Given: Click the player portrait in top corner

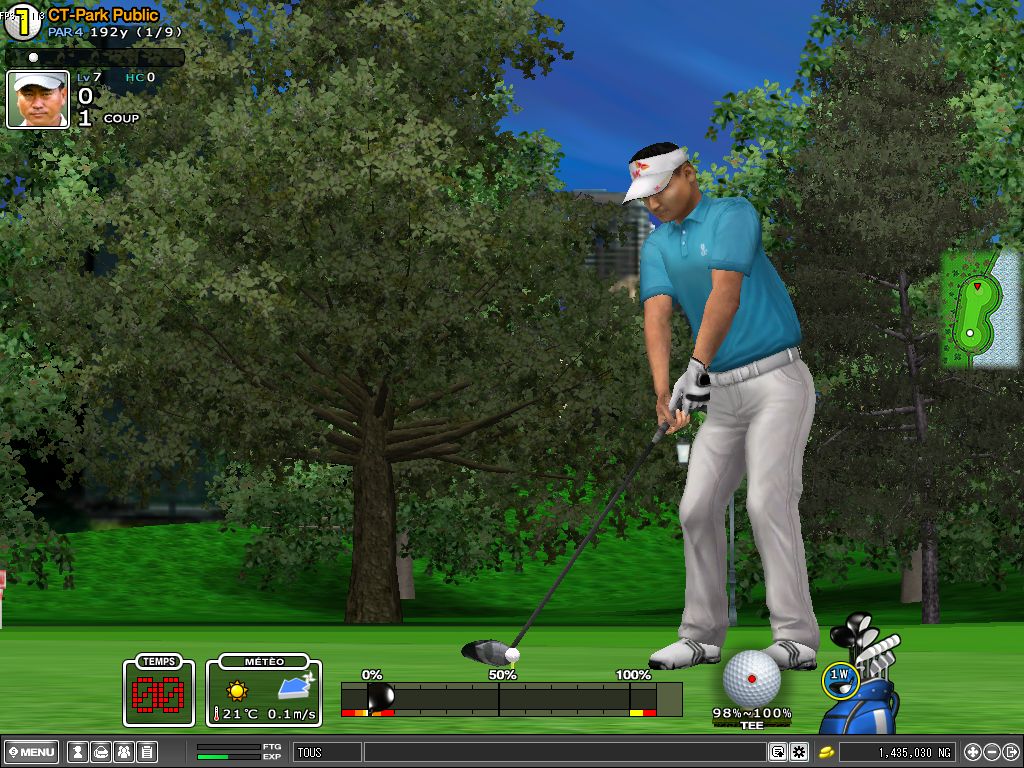Looking at the screenshot, I should pos(38,99).
